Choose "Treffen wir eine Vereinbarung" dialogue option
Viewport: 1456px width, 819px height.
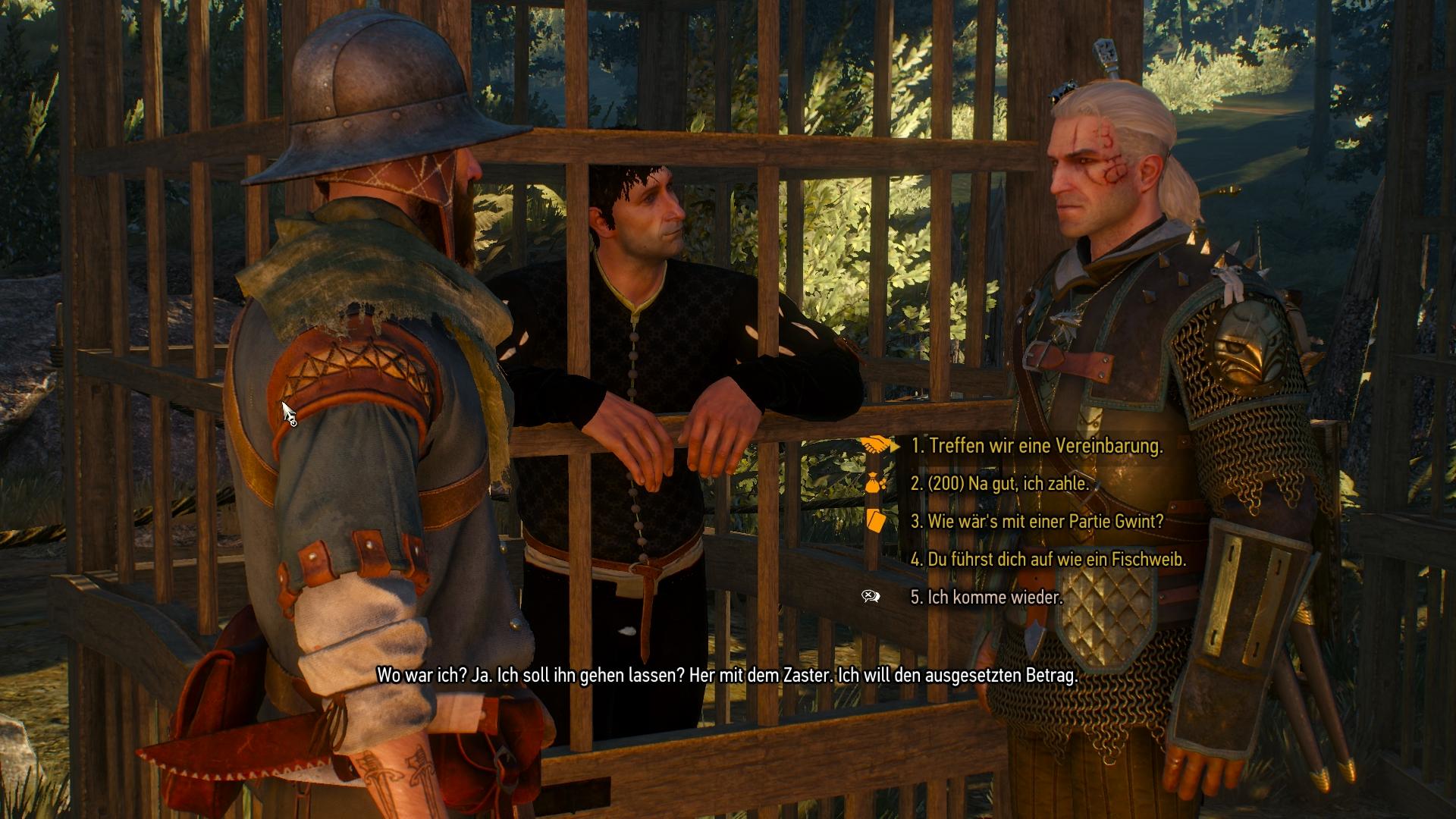point(1036,446)
